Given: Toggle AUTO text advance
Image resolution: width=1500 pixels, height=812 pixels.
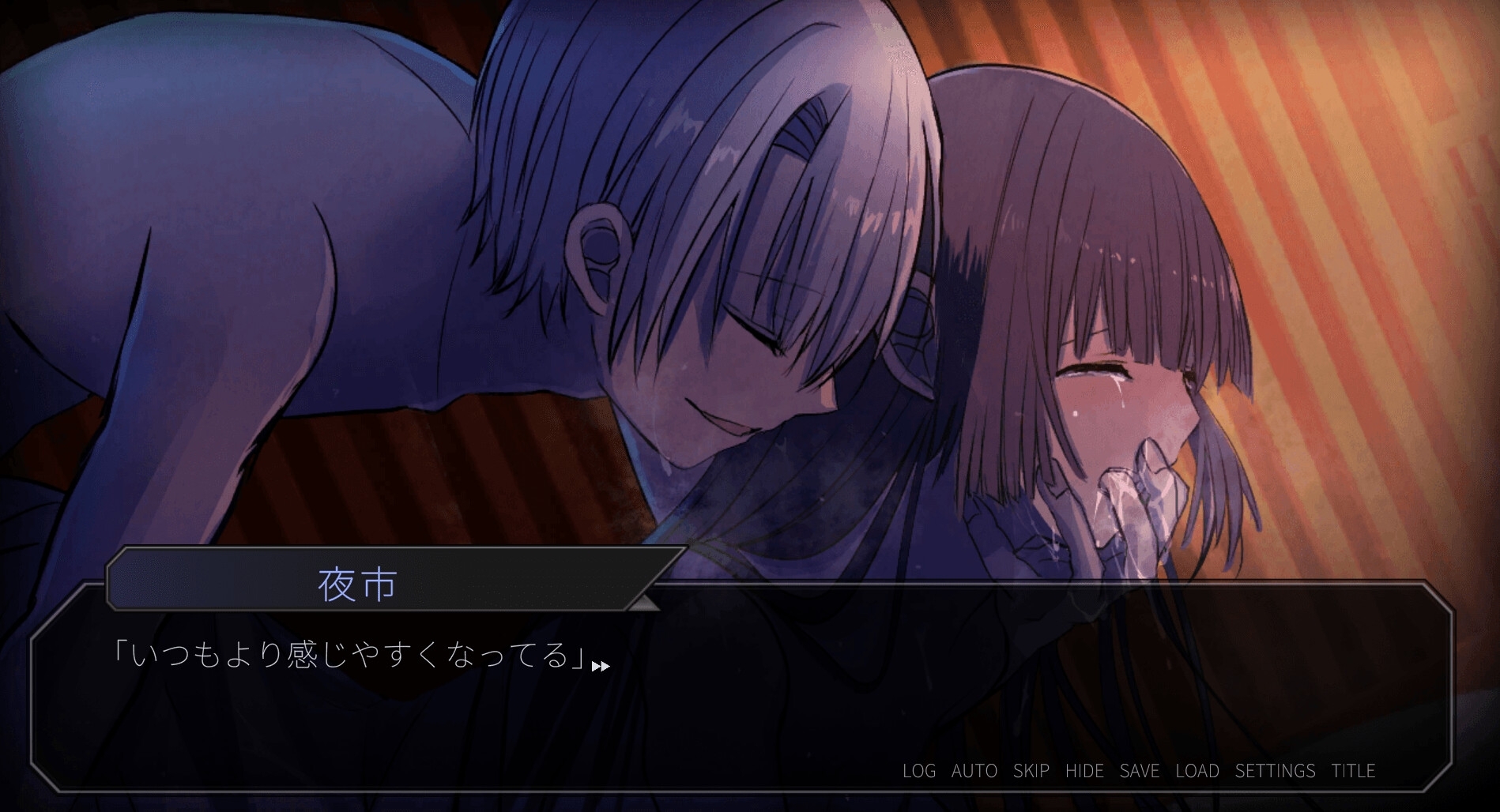Looking at the screenshot, I should coord(974,771).
